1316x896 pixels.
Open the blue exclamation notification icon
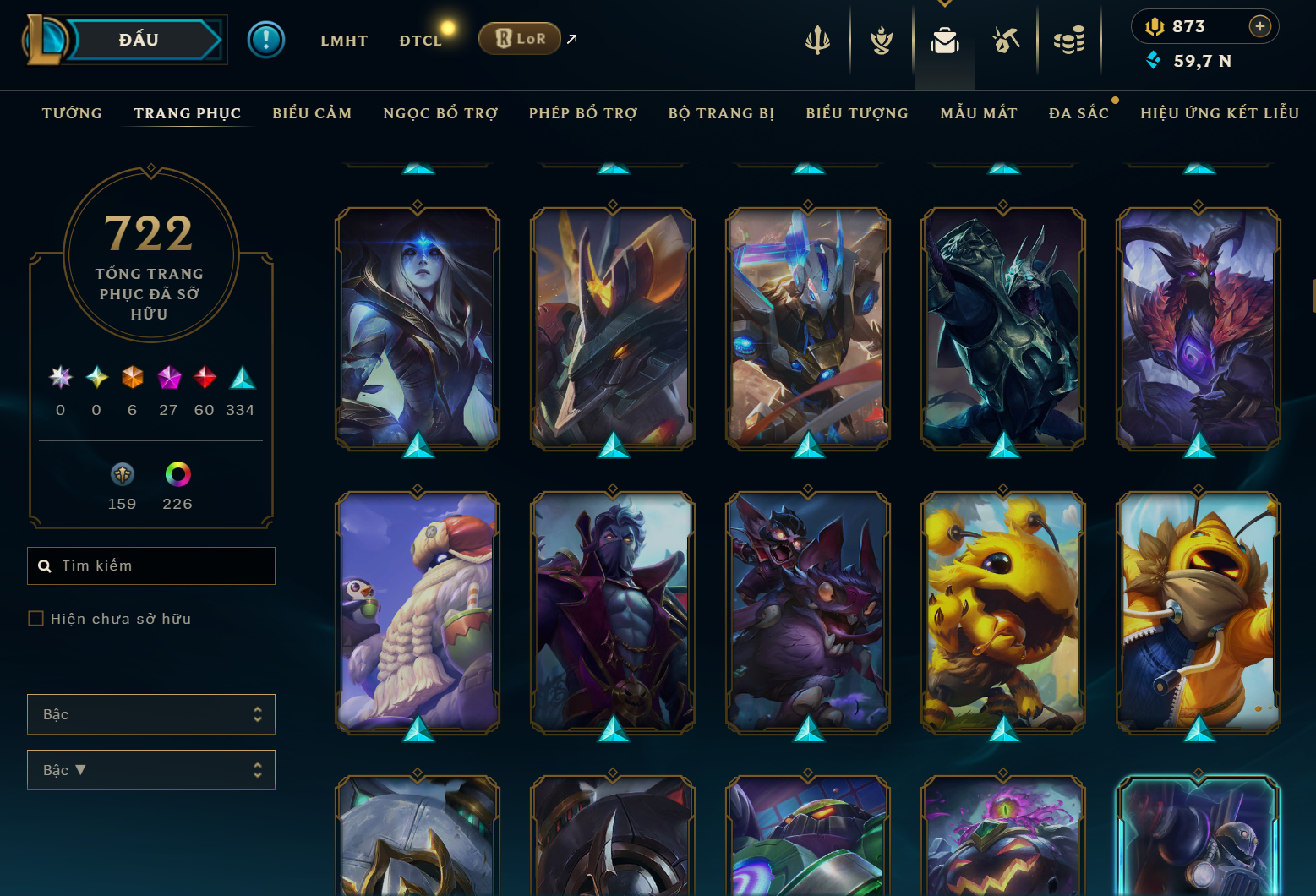[266, 39]
